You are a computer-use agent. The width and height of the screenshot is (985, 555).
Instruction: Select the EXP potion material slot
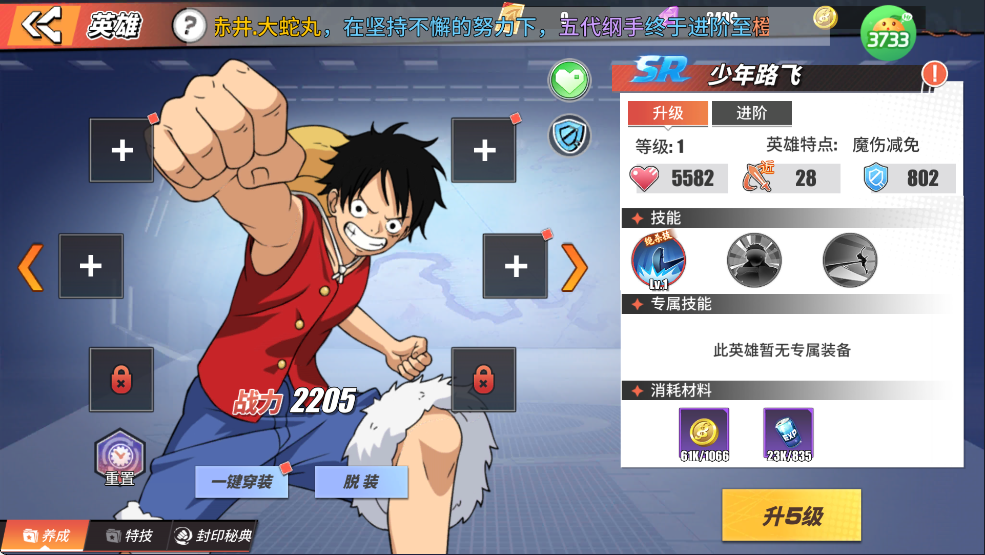pos(788,433)
